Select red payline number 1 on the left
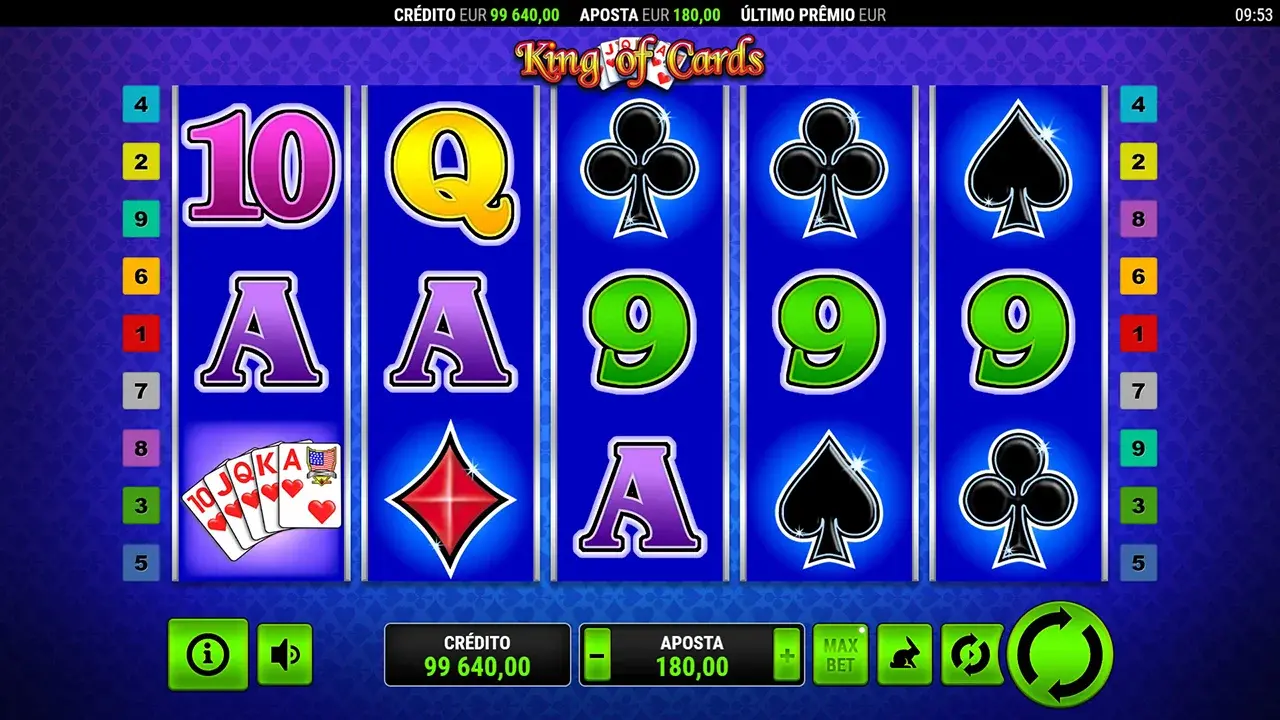This screenshot has height=720, width=1280. pos(139,334)
